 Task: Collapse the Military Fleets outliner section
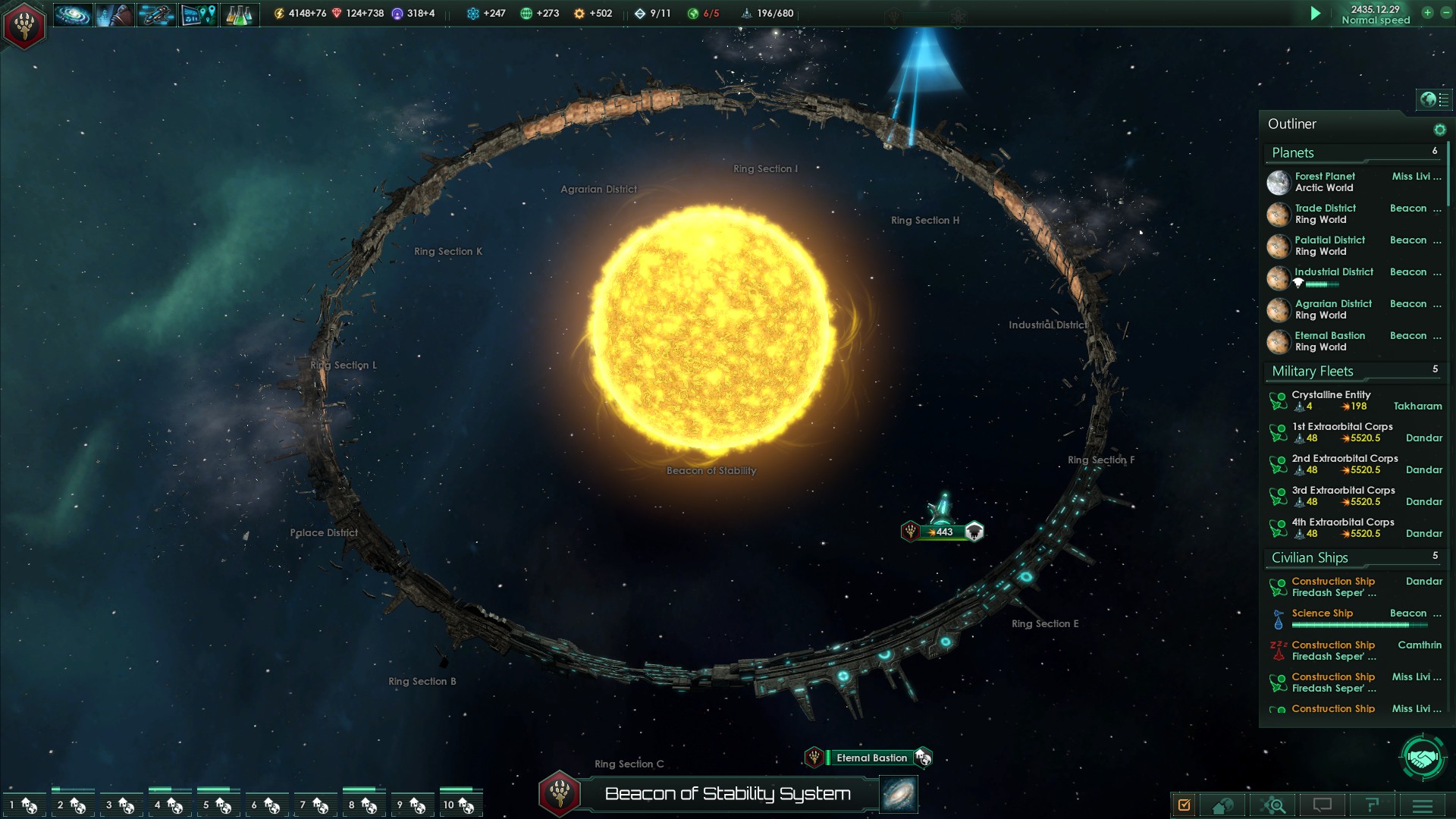[1313, 371]
